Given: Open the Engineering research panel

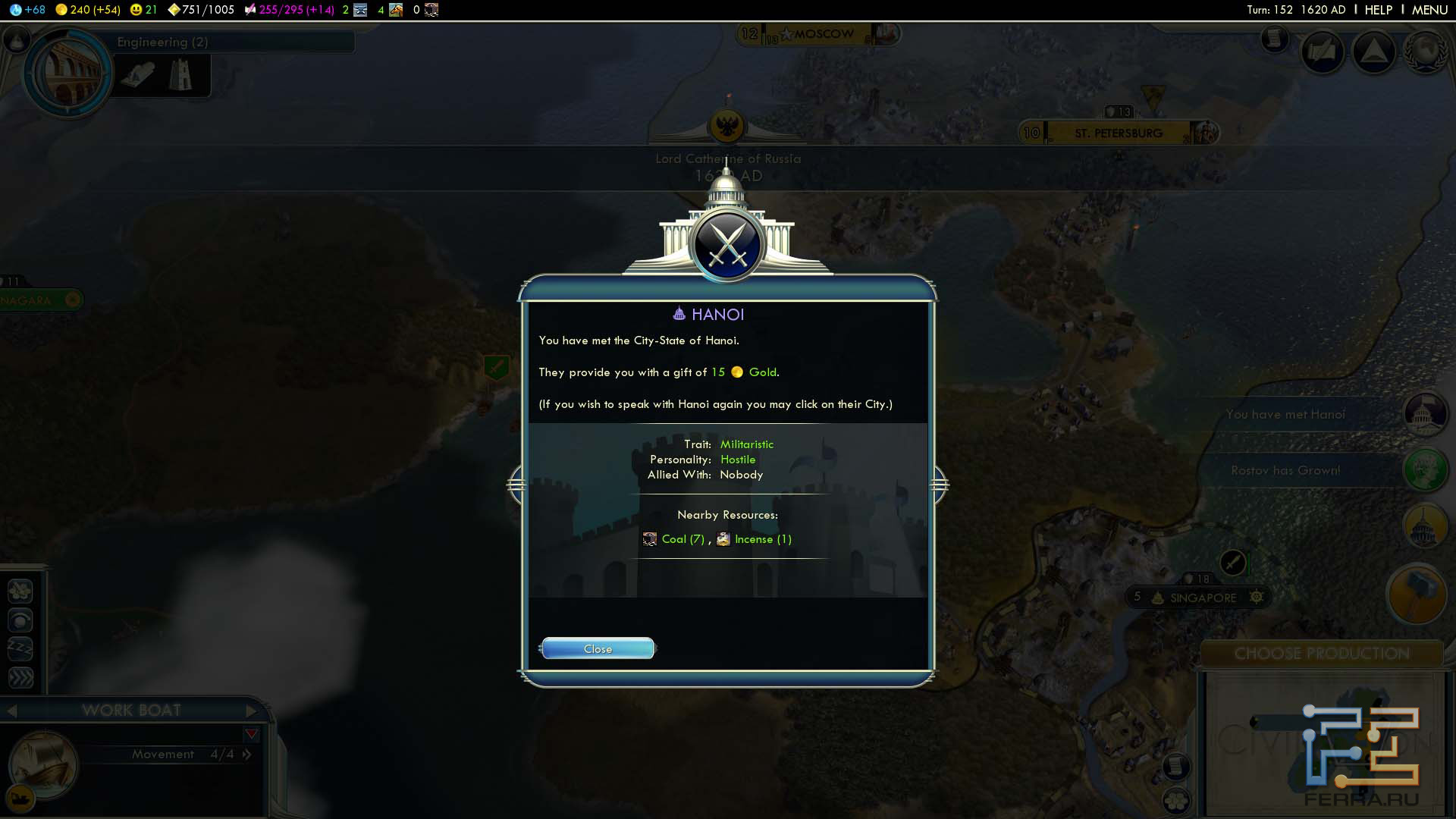Looking at the screenshot, I should [68, 73].
